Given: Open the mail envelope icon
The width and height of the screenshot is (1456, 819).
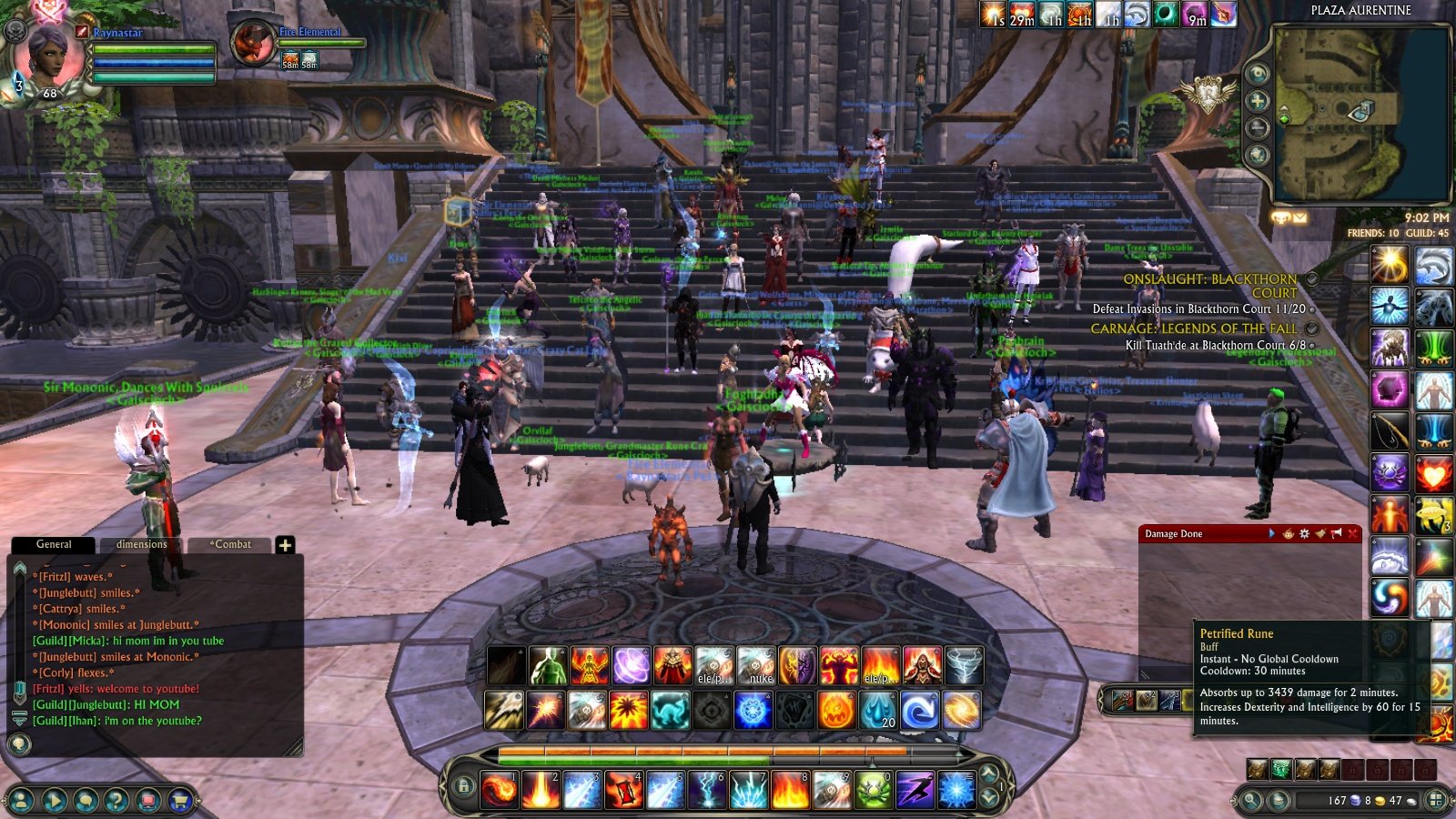Looking at the screenshot, I should 1299,218.
